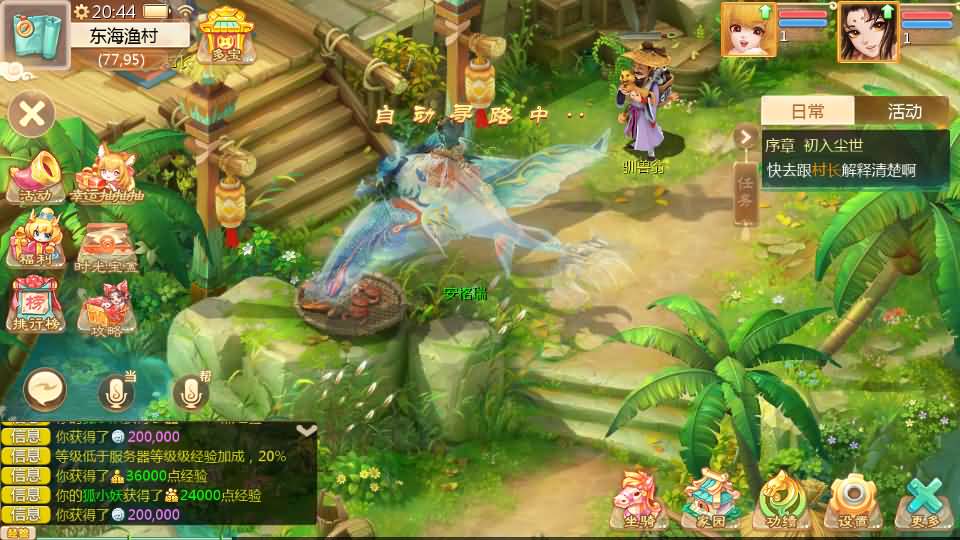Collapse the chat log with arrow
This screenshot has height=540, width=960.
pyautogui.click(x=307, y=431)
